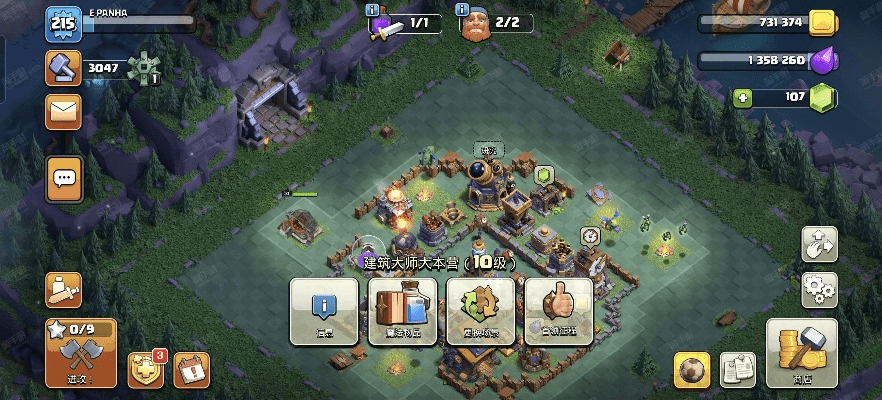Open the mail envelope inbox
Screen dimensions: 882x400
64,112
